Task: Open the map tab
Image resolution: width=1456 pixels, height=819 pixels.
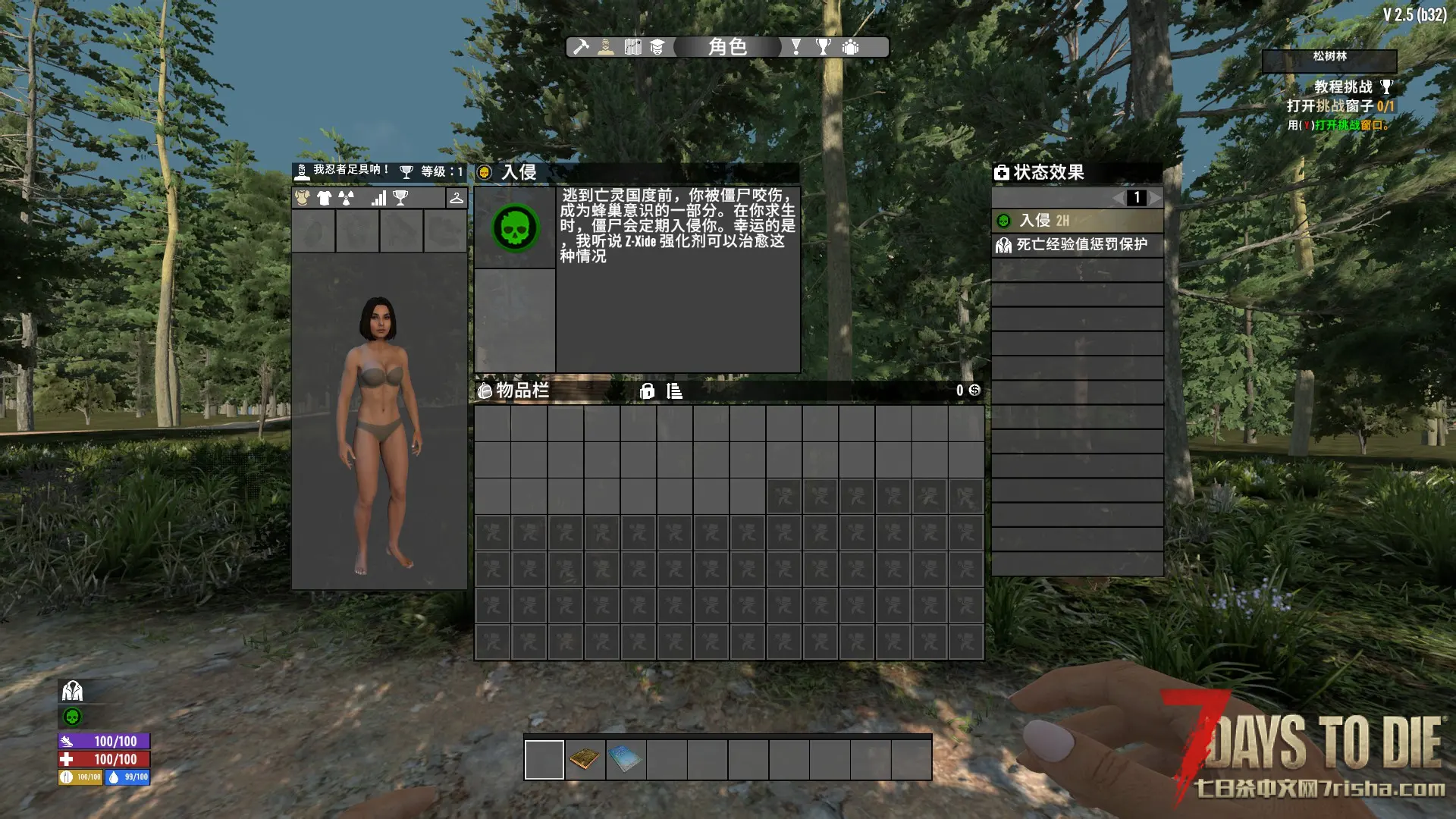Action: [632, 47]
